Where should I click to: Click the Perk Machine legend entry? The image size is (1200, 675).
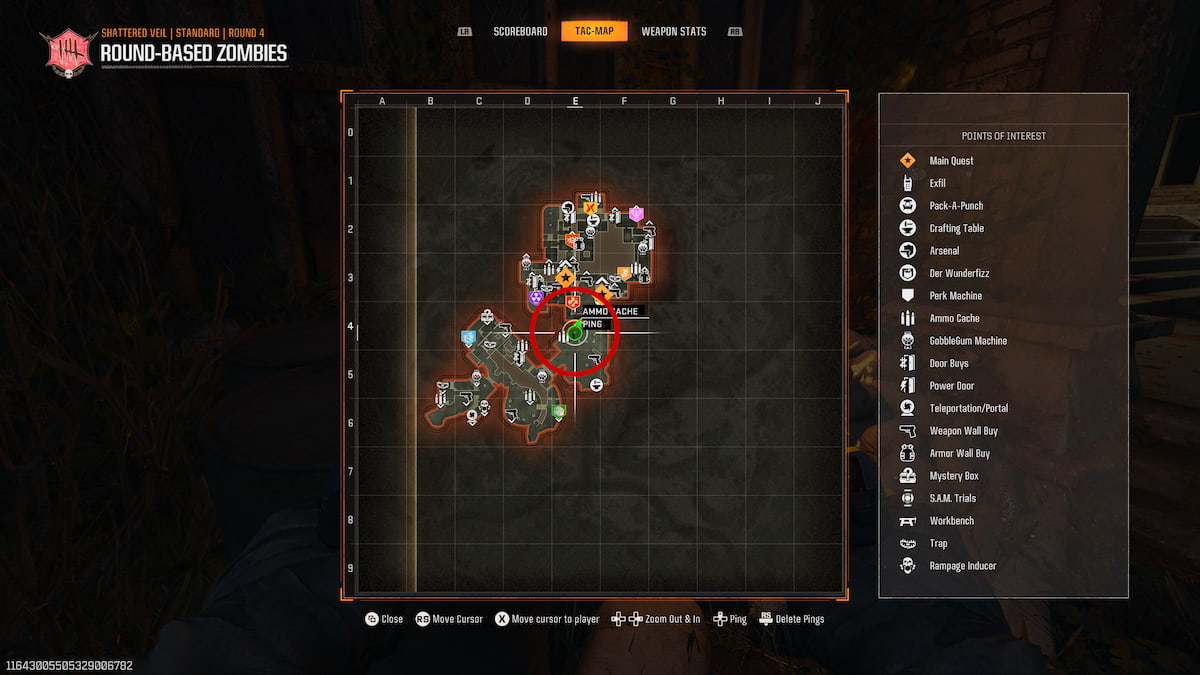[x=955, y=296]
